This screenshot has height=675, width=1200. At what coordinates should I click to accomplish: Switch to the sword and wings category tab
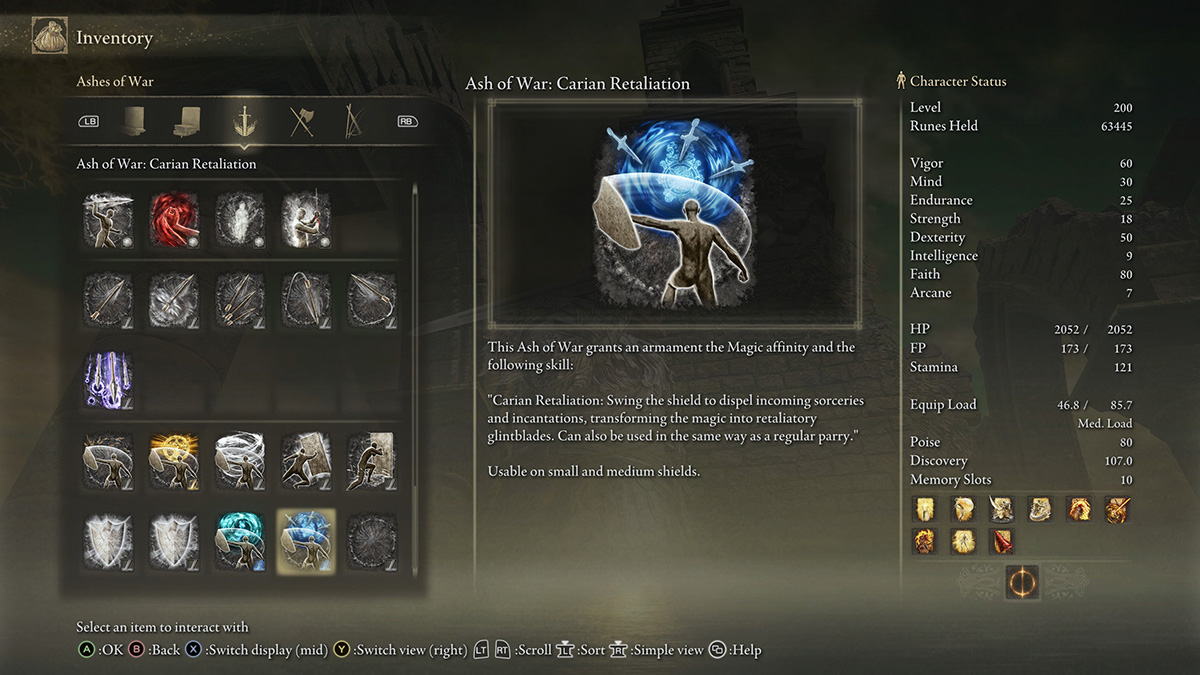(240, 122)
